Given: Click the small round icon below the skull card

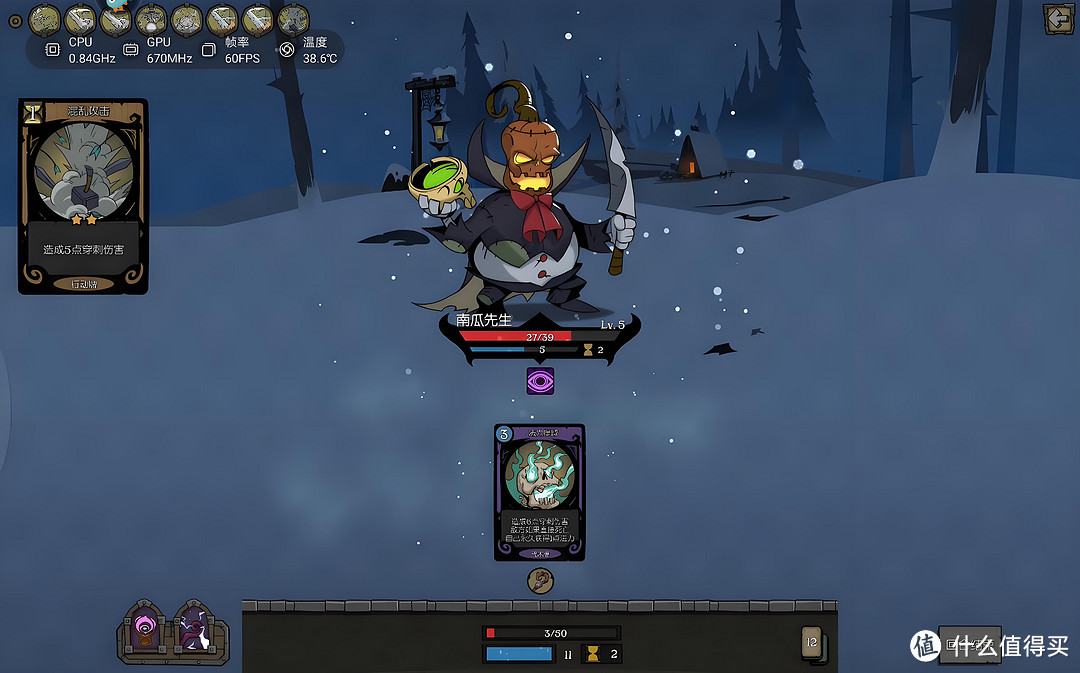Looking at the screenshot, I should click(540, 579).
